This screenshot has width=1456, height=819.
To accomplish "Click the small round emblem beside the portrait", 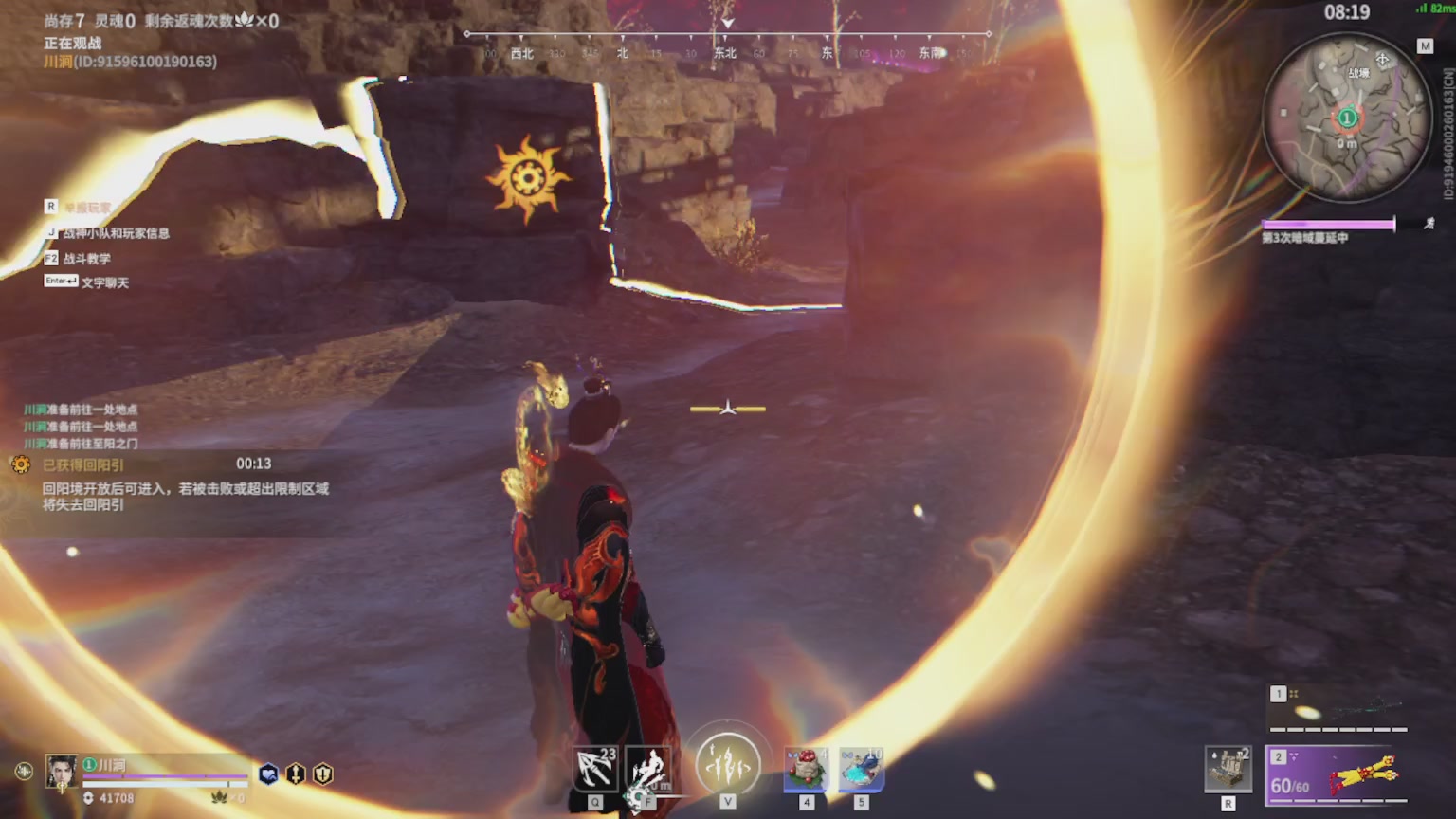I will pos(23,772).
